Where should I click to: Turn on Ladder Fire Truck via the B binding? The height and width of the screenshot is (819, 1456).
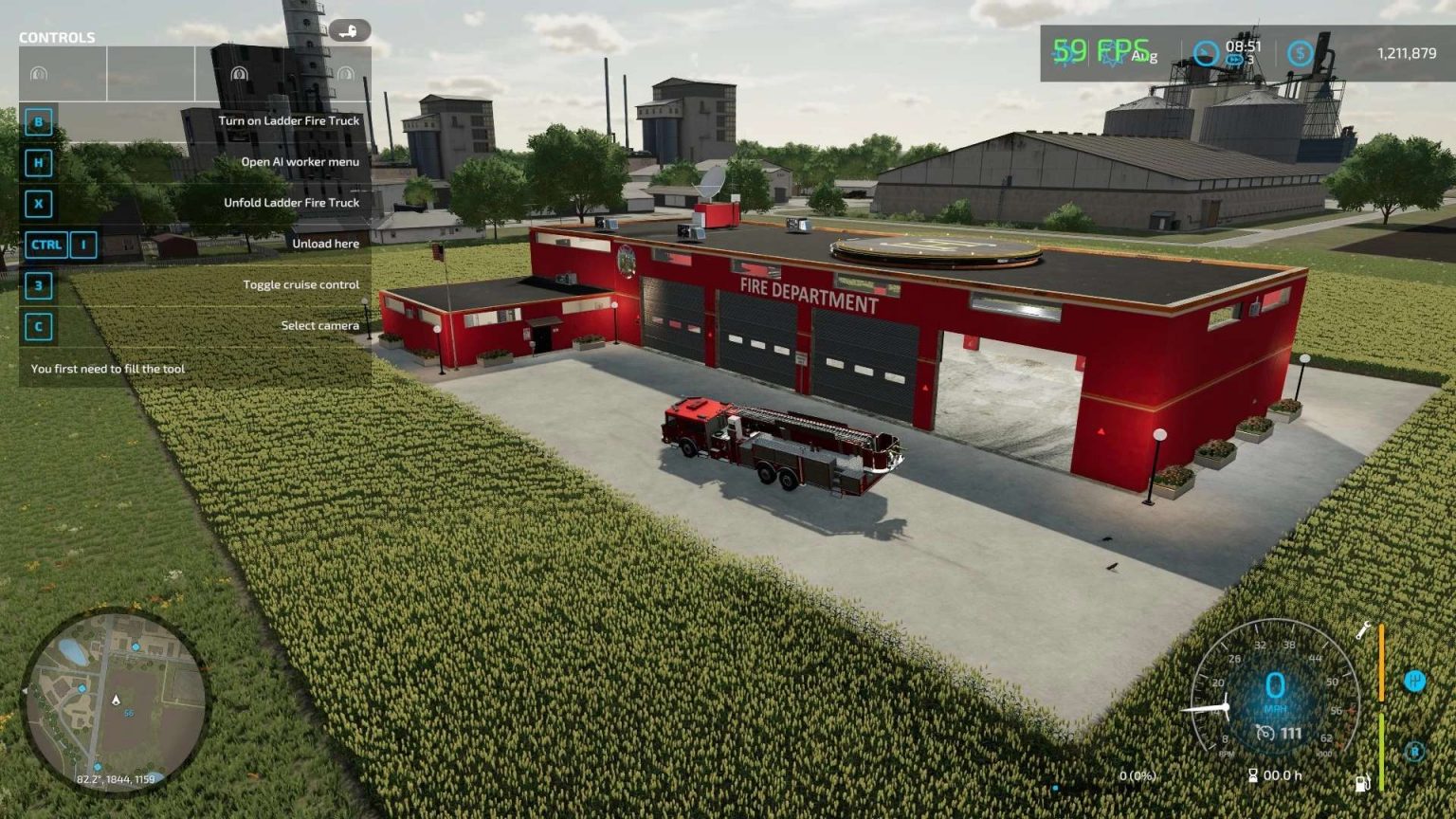(x=37, y=121)
